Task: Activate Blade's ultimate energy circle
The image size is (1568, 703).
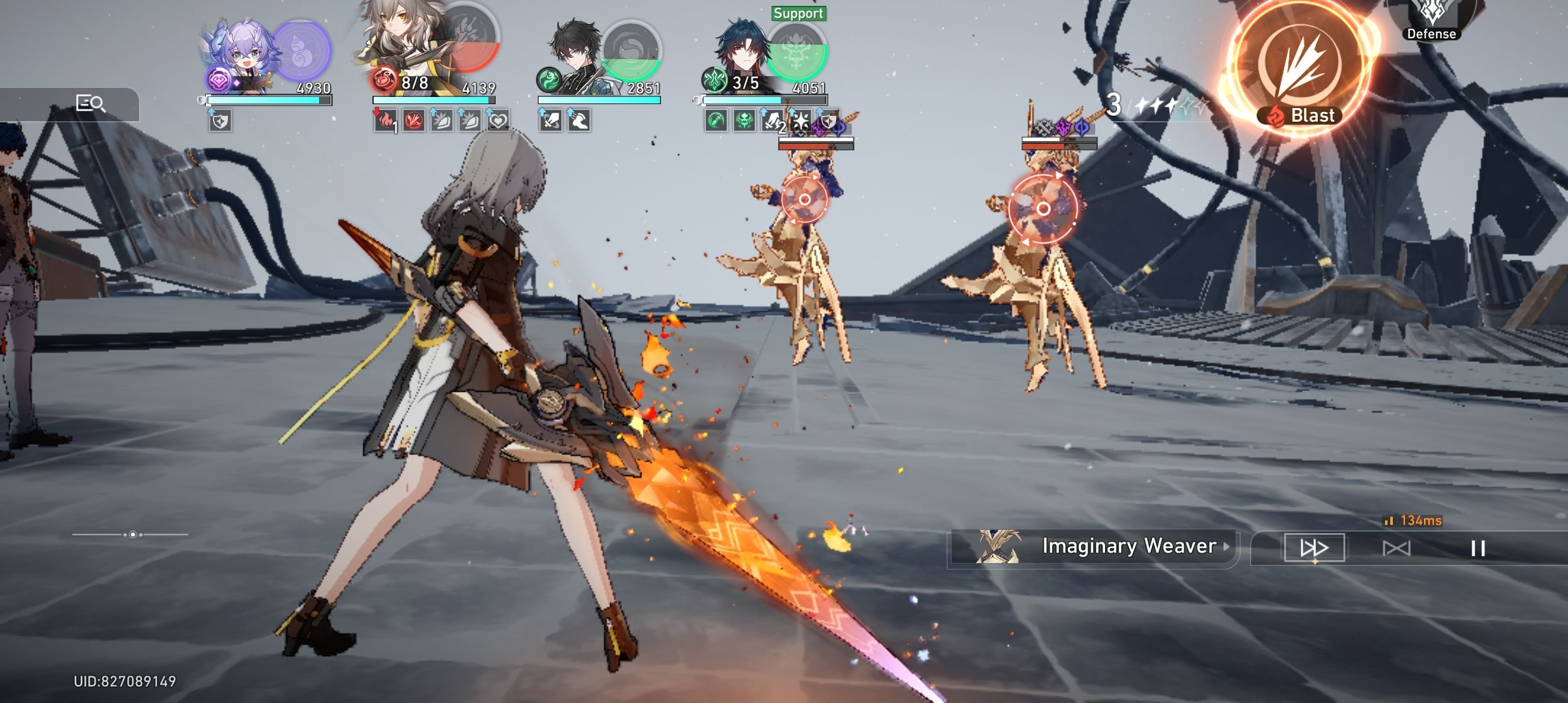Action: [796, 52]
